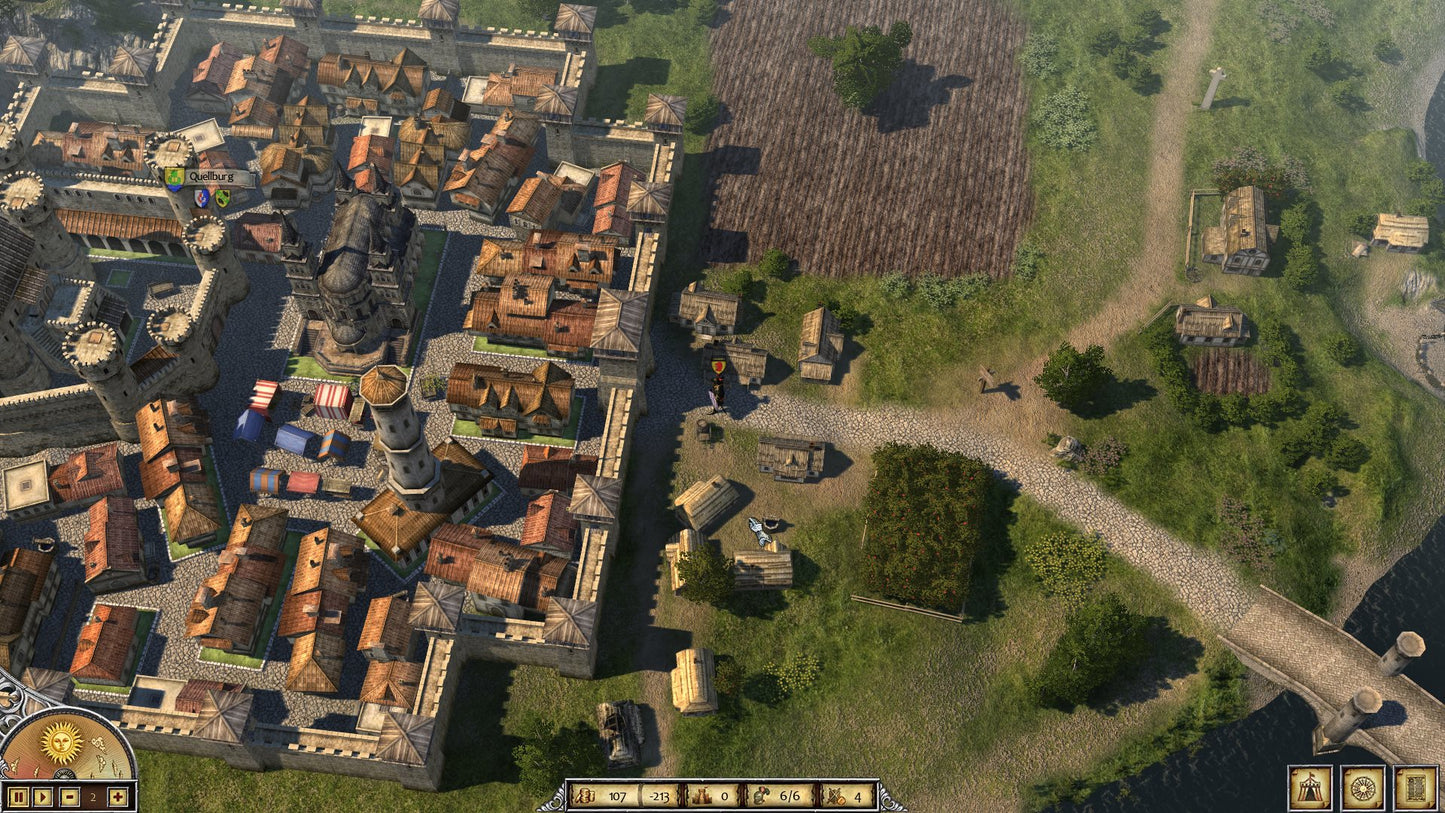
Task: Pause the game with the pause button
Action: (17, 797)
